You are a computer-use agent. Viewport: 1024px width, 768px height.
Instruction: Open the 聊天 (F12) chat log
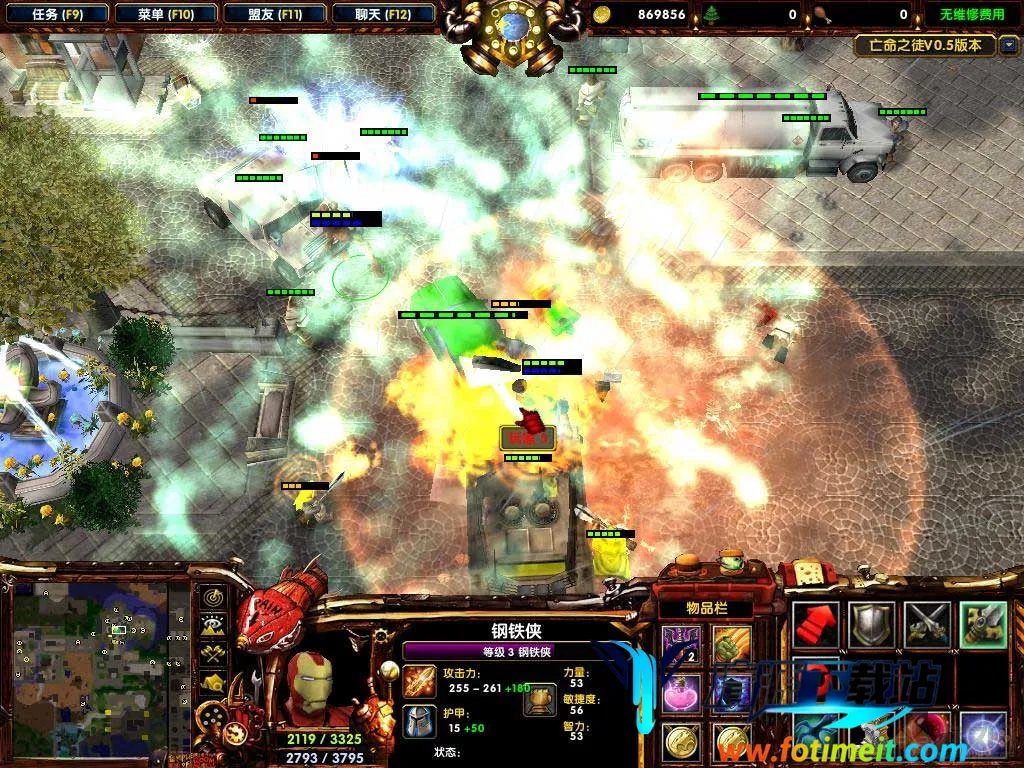[382, 14]
